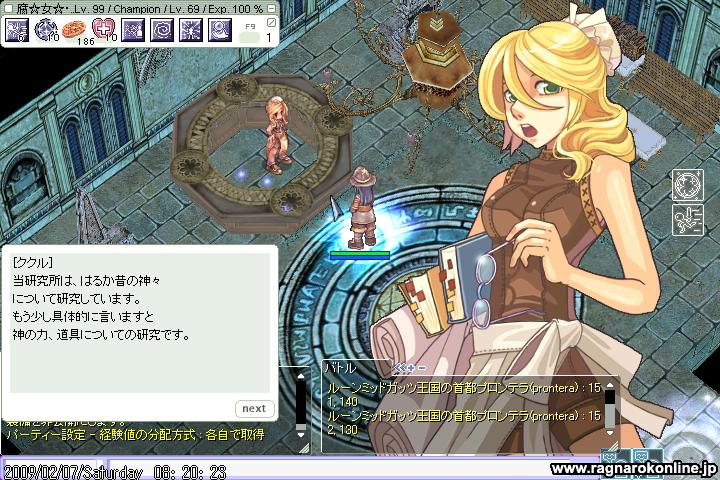Select the last hotbar skill icon
Screen dimensions: 720x480
coord(220,31)
